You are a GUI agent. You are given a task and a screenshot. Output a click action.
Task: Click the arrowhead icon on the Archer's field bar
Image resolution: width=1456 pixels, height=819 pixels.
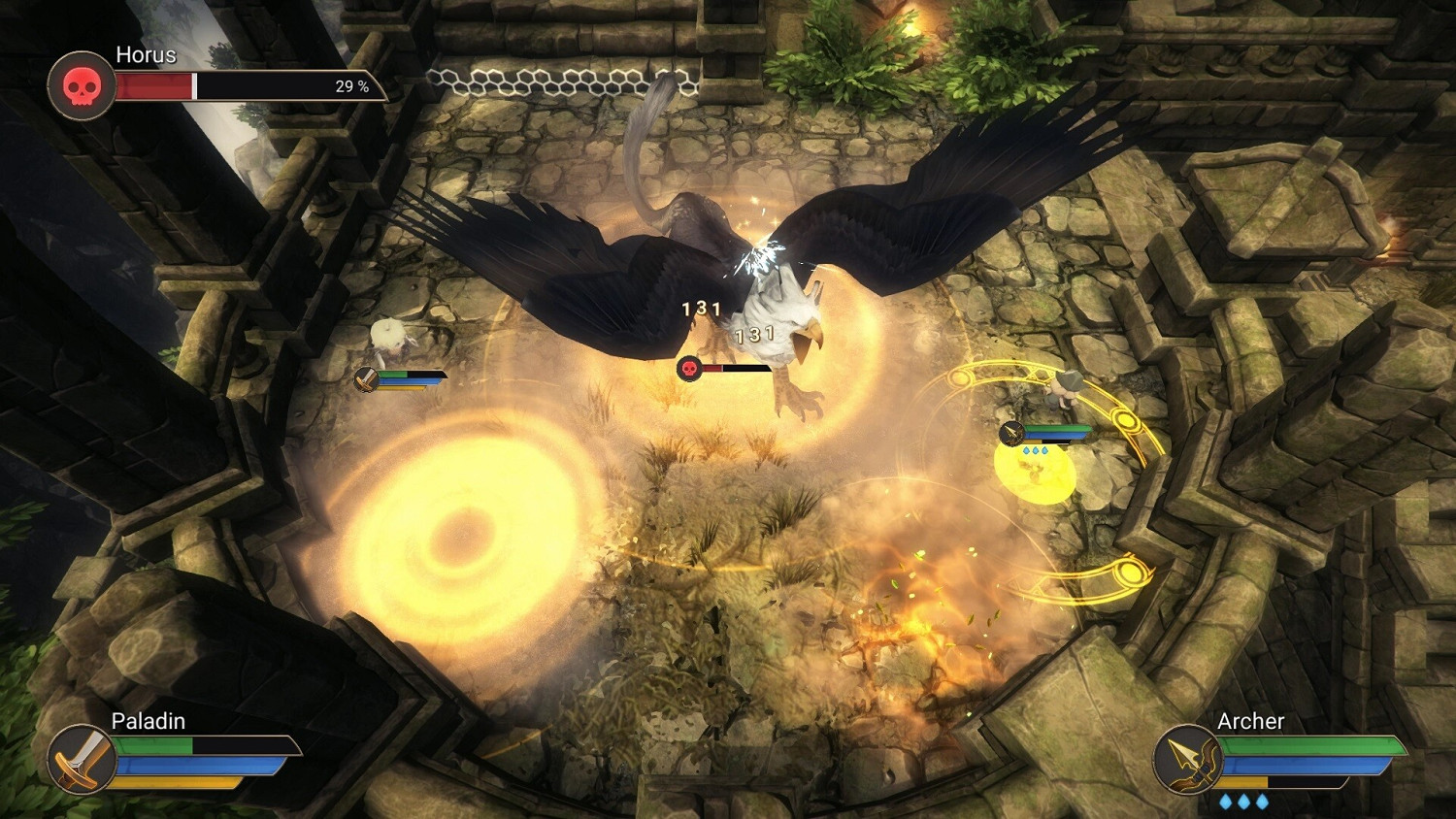click(x=1011, y=434)
